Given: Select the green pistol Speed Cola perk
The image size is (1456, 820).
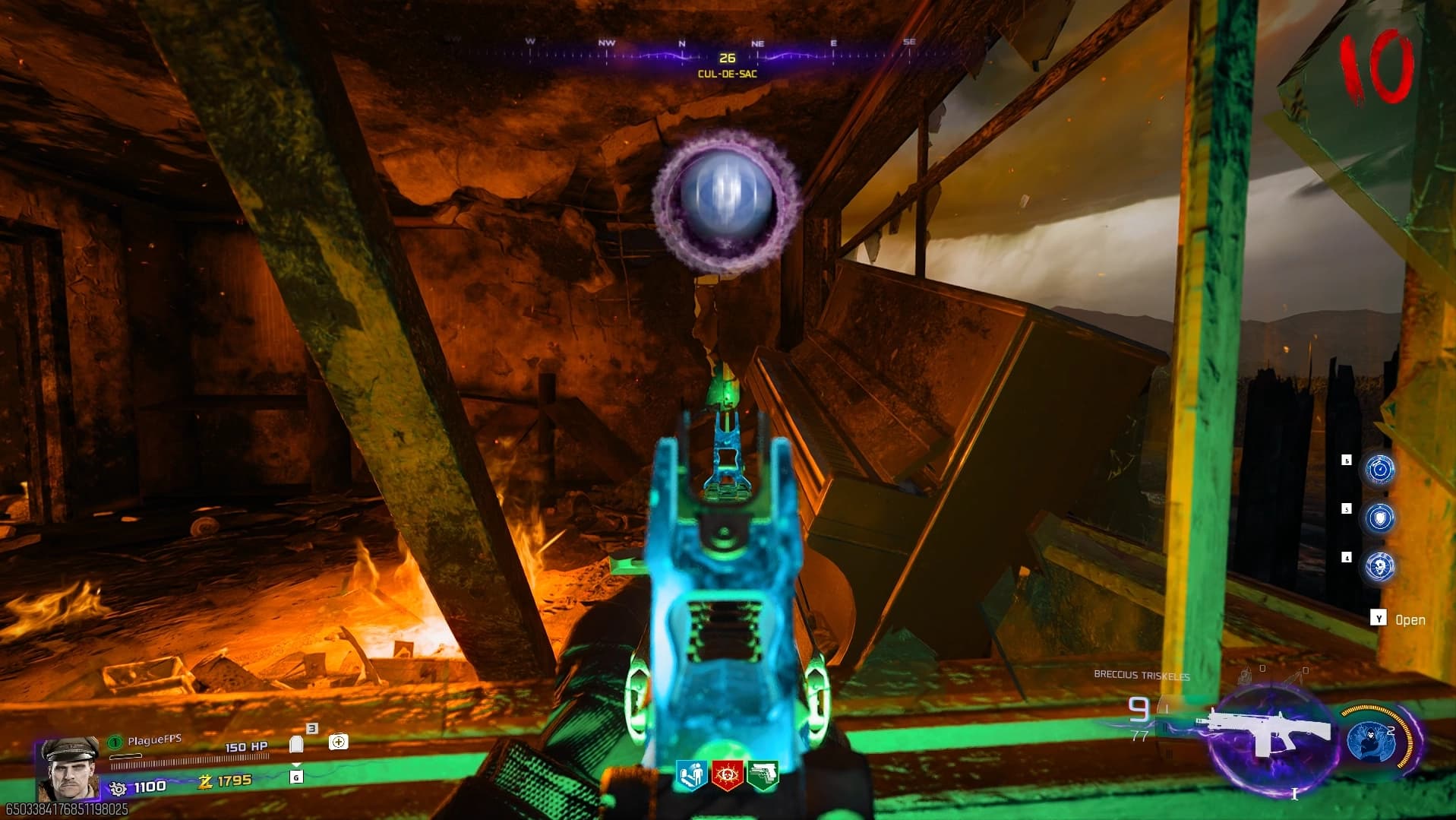Looking at the screenshot, I should pyautogui.click(x=763, y=774).
